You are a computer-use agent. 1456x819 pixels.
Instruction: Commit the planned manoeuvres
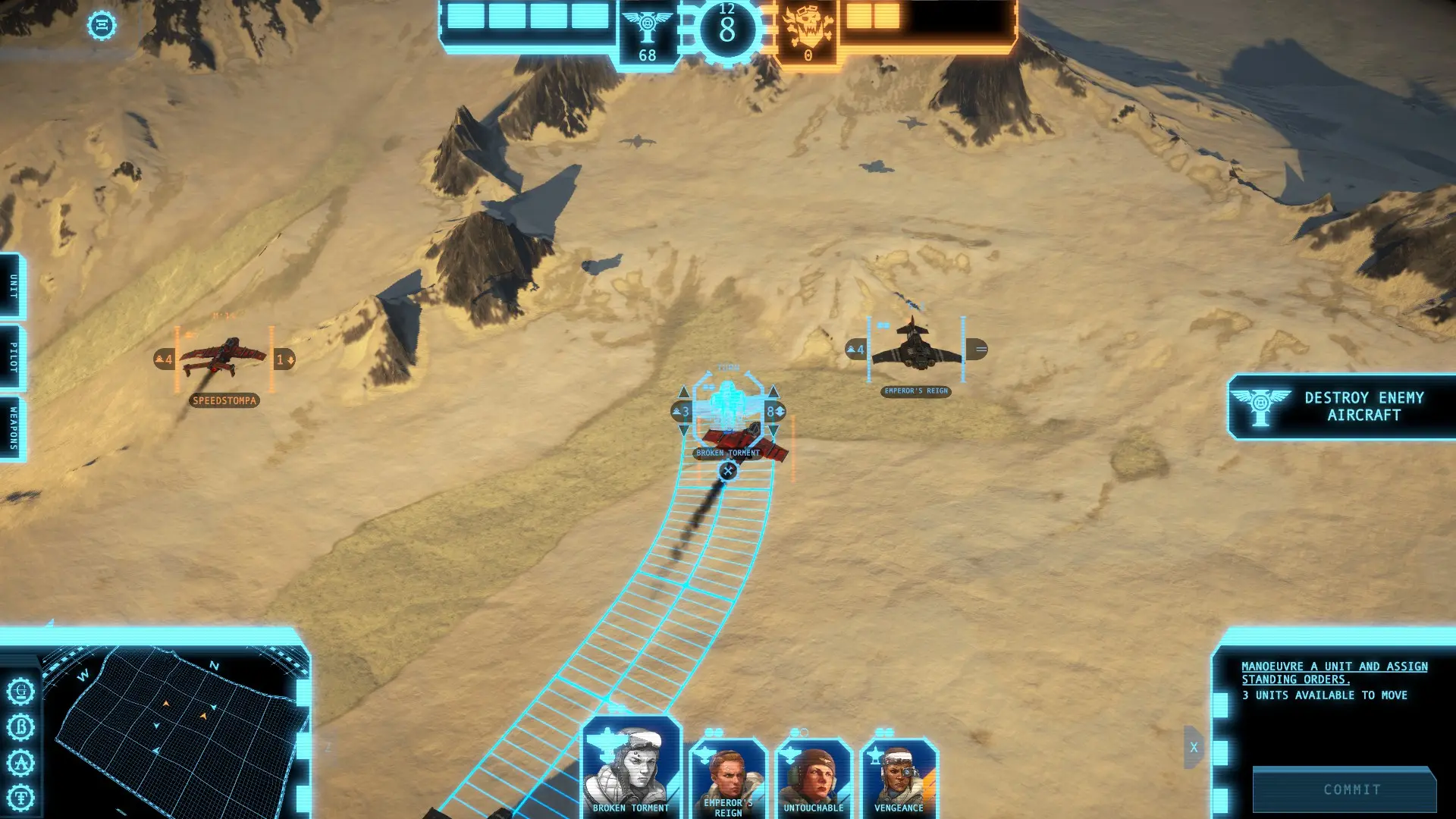tap(1351, 789)
